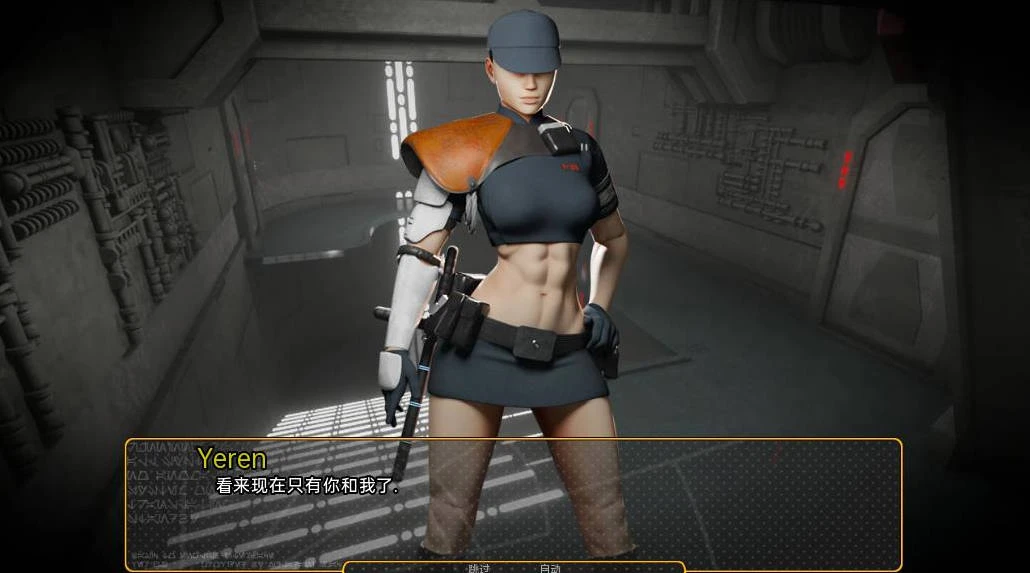Click the 跳过 (Skip) button
Viewport: 1030px width, 573px height.
pyautogui.click(x=479, y=568)
